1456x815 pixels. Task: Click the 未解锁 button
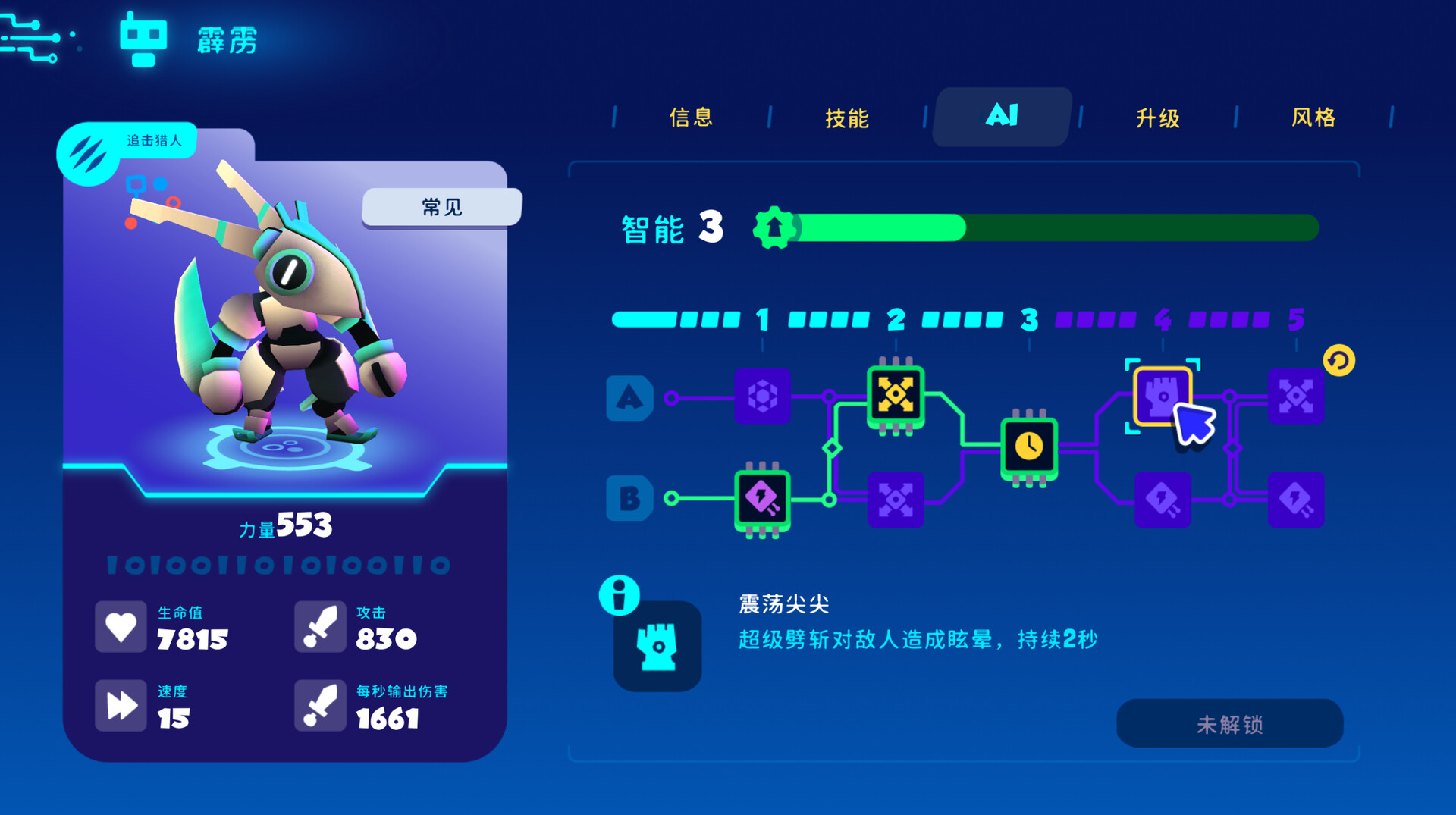1229,724
